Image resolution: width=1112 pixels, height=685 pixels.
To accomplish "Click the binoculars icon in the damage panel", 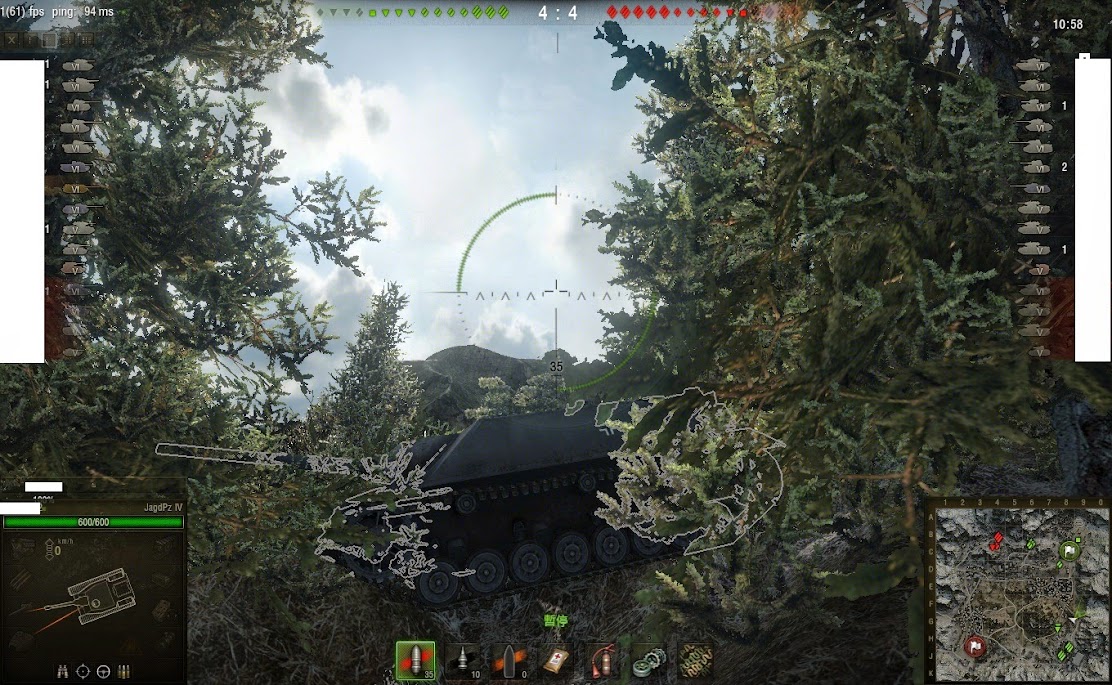I will [x=63, y=670].
